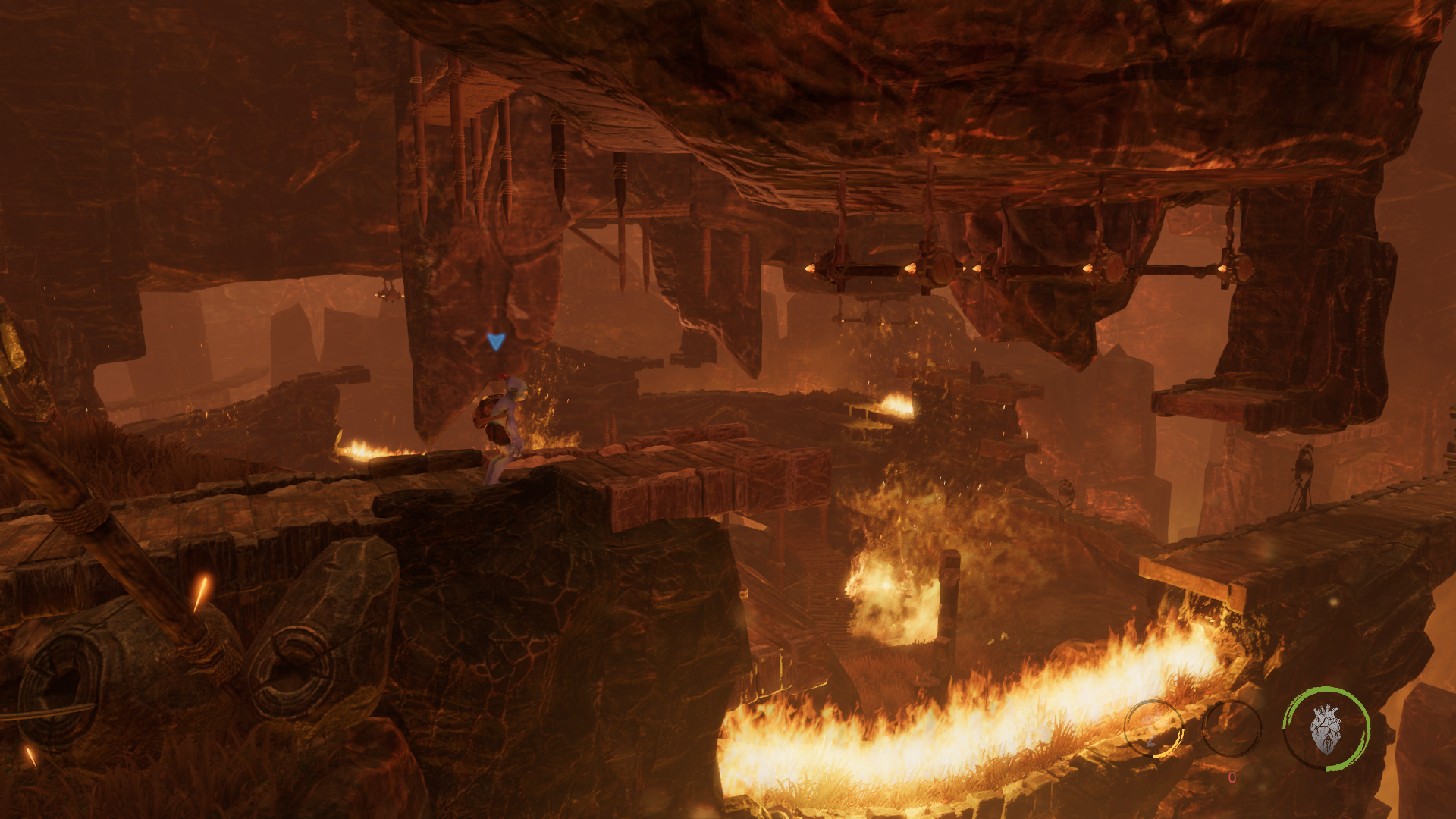Select the empty throwable item circle
This screenshot has width=1456, height=819.
click(1231, 728)
